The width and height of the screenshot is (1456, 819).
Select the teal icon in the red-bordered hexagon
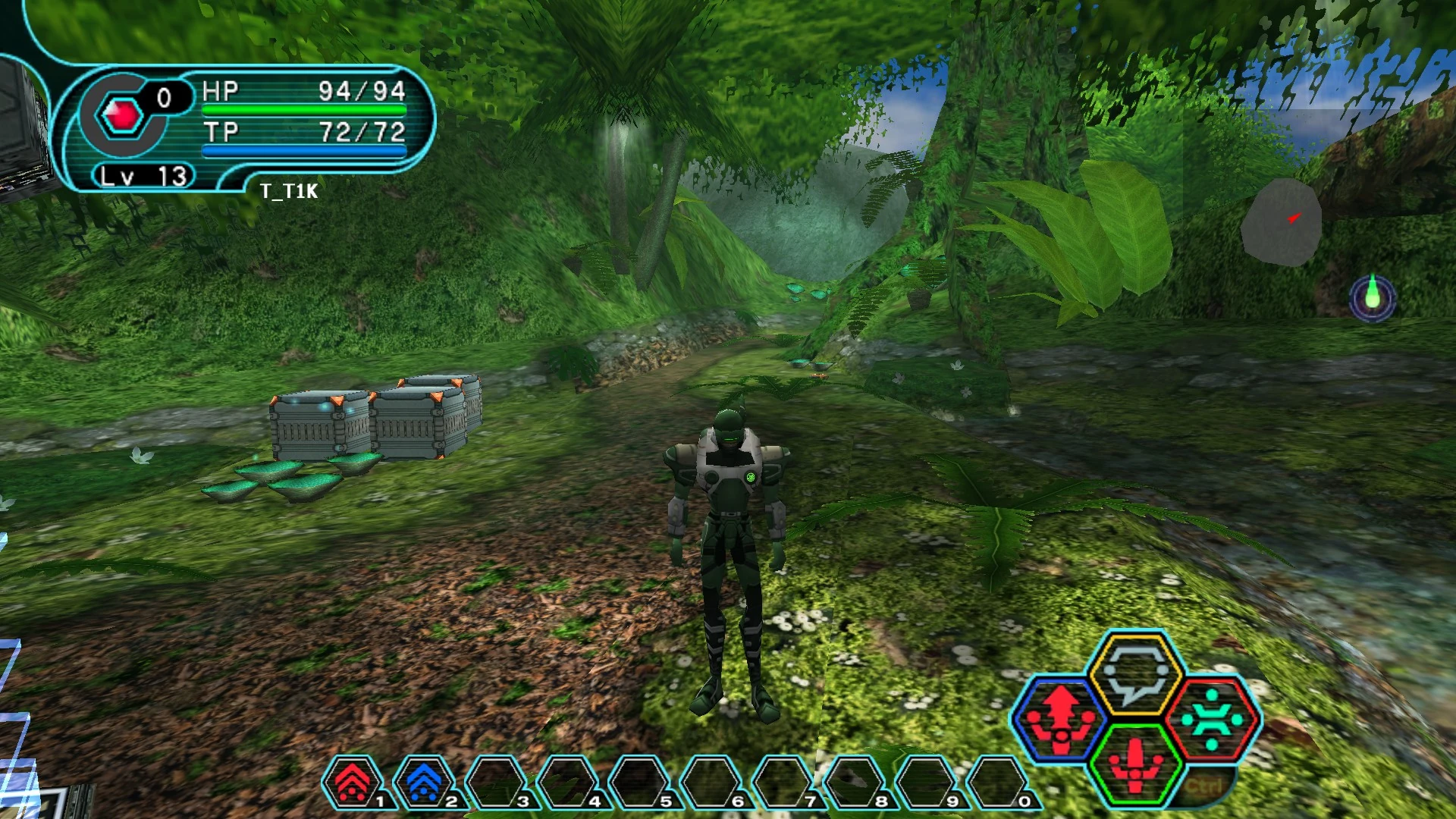[x=1212, y=720]
